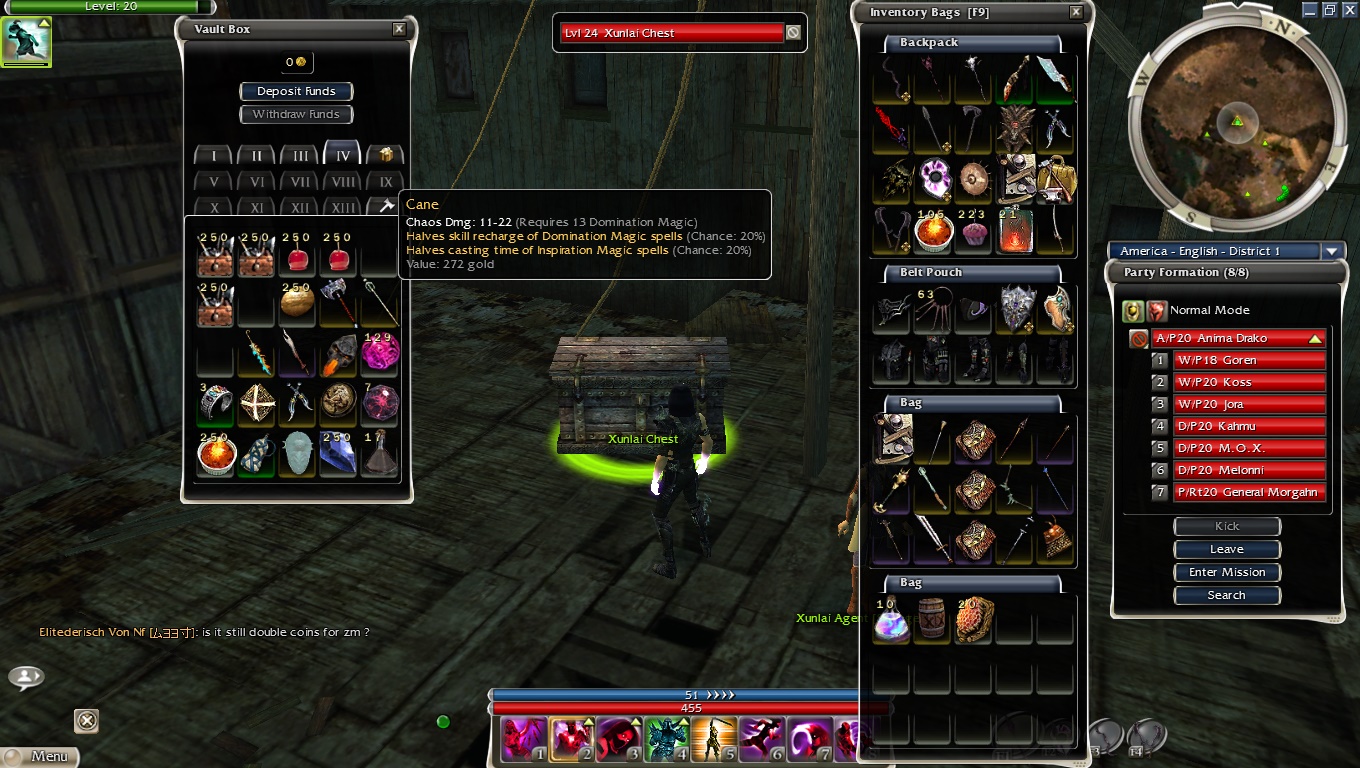Close the Inventory Bags window
This screenshot has height=768, width=1360.
pos(1076,12)
